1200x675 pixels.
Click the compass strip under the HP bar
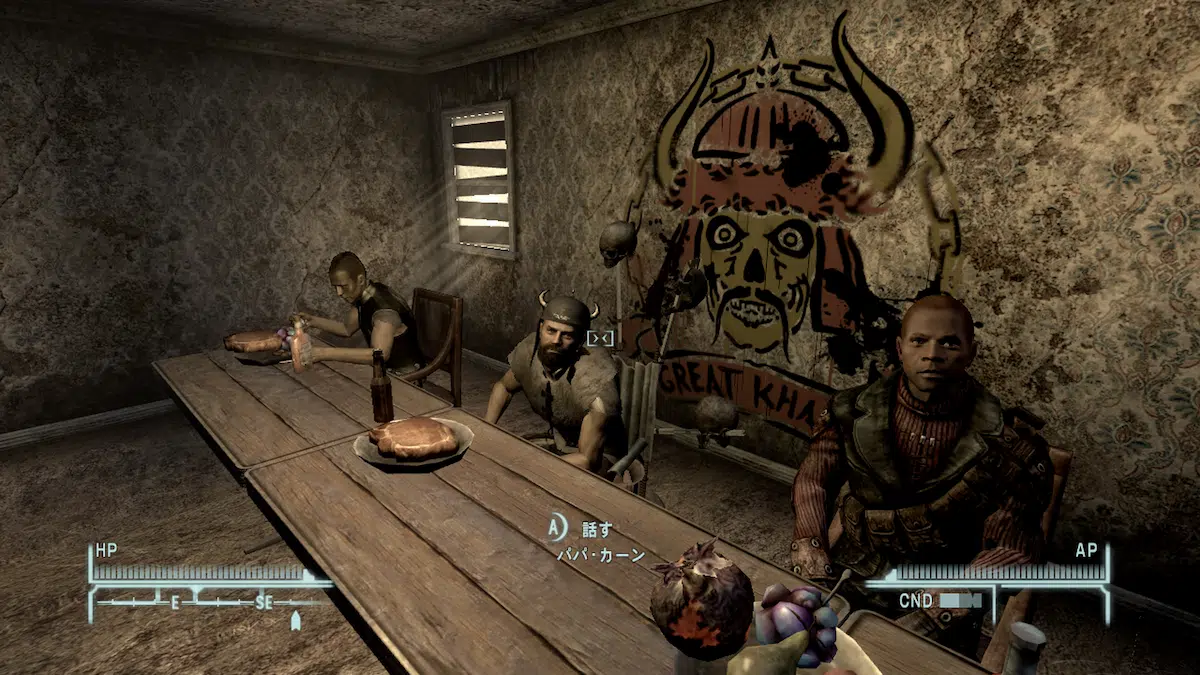[x=210, y=603]
